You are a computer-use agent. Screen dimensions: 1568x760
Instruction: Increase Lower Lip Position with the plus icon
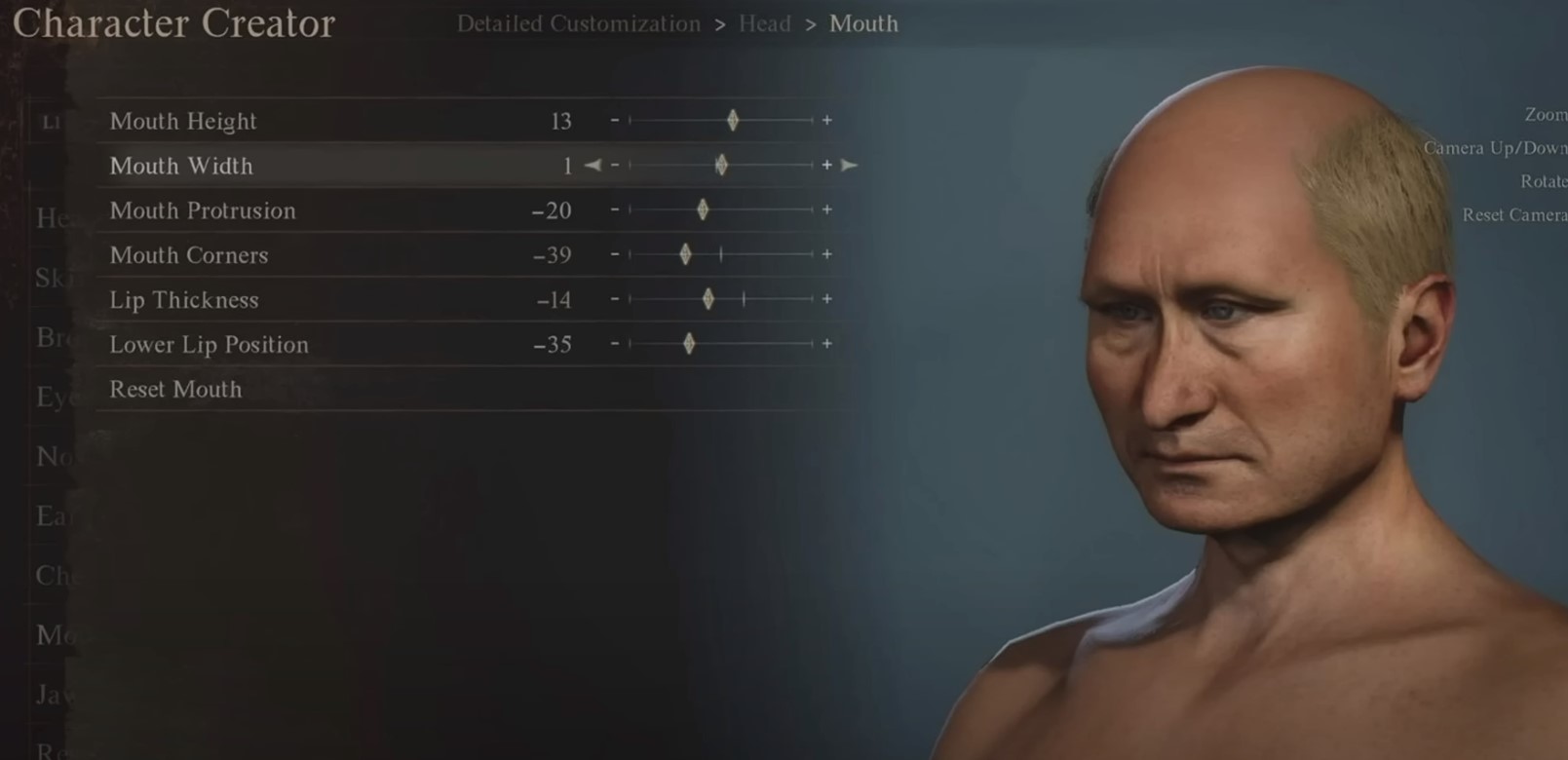(x=827, y=344)
